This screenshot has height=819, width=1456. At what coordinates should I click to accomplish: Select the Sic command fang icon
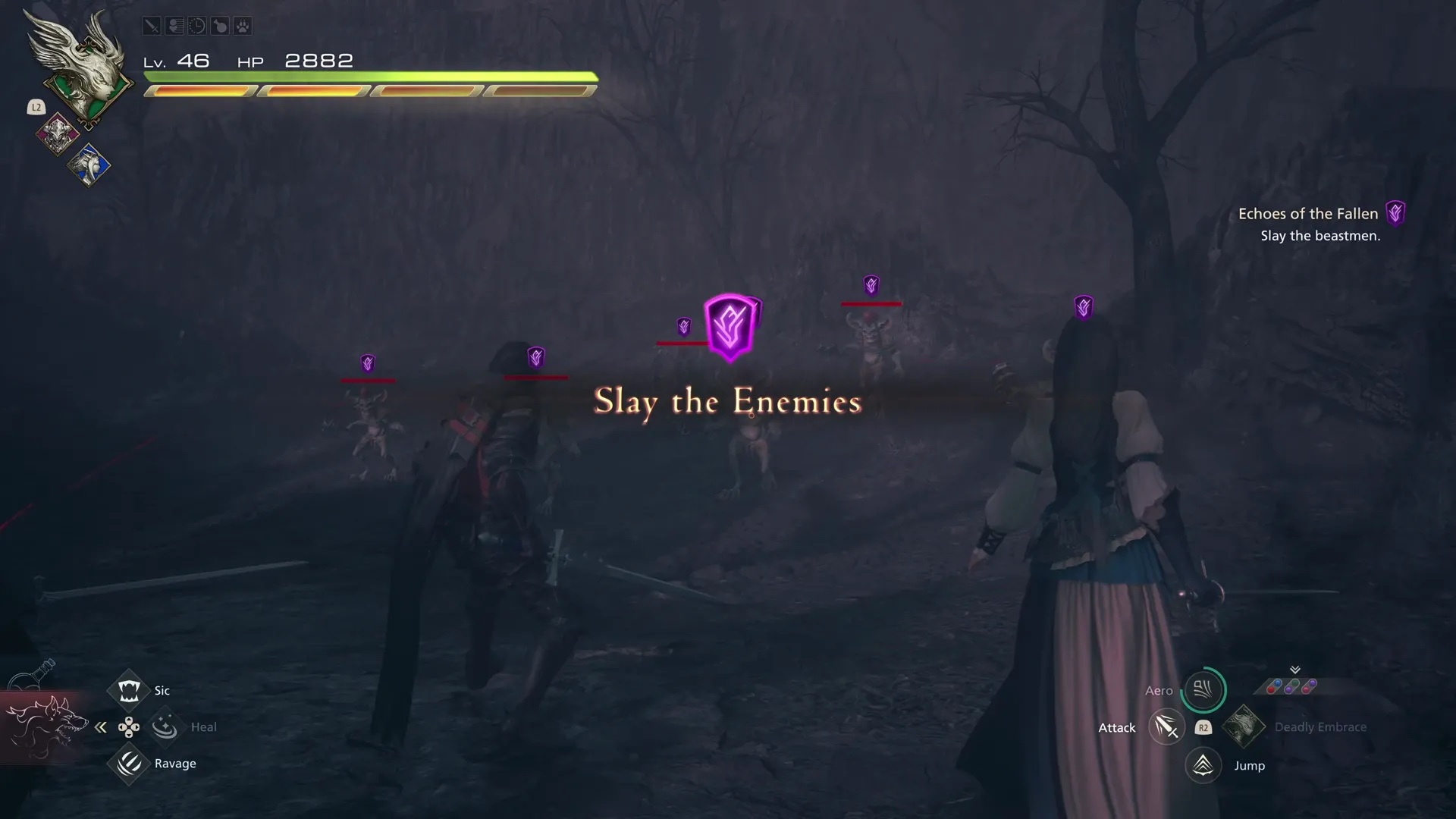pos(128,689)
